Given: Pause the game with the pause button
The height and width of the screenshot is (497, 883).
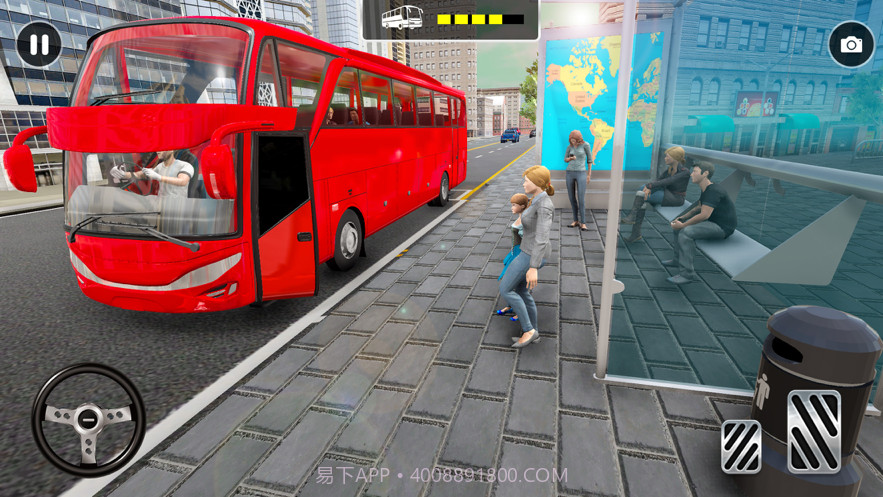Looking at the screenshot, I should [x=39, y=44].
